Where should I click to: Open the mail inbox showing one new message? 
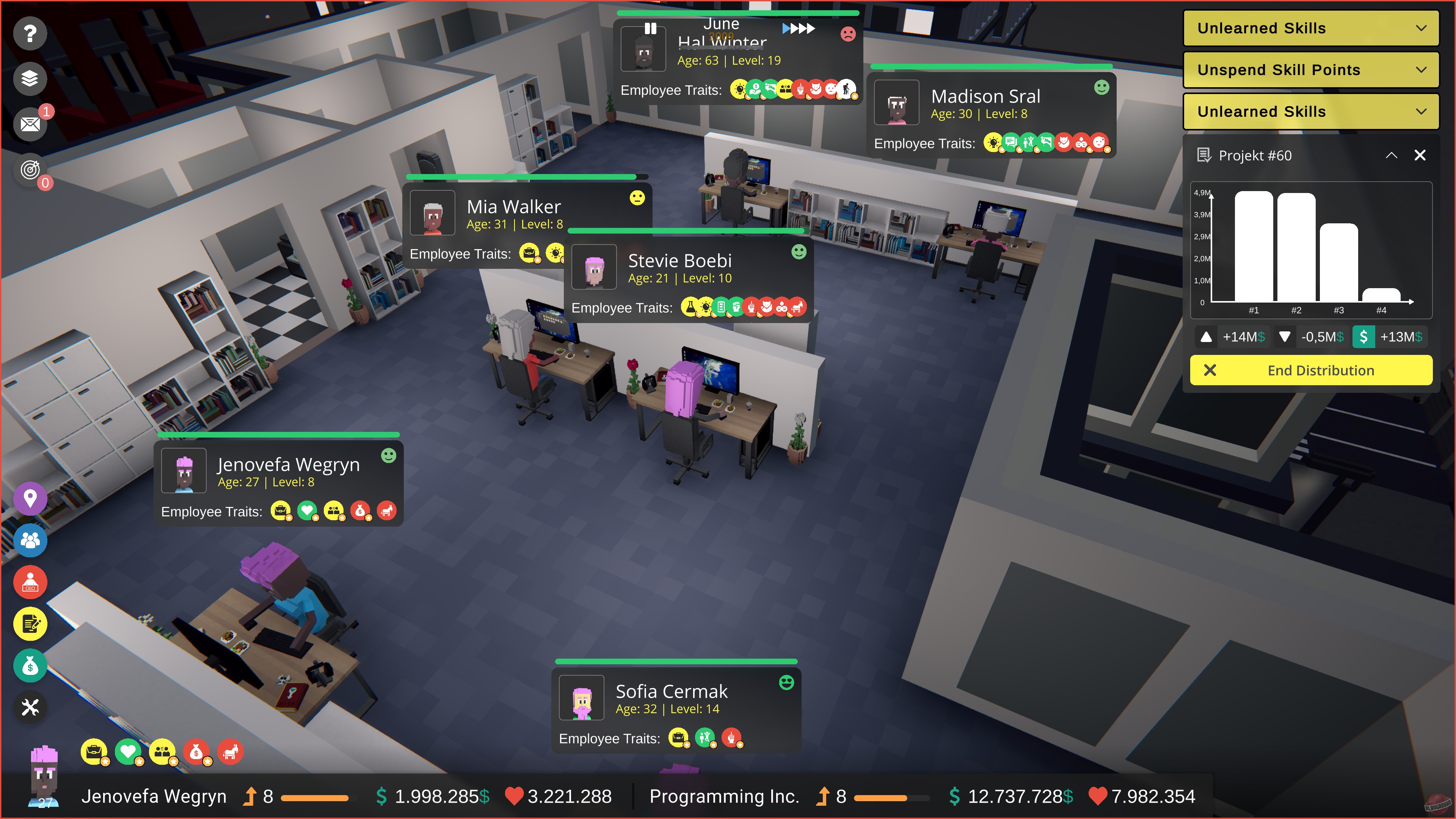click(x=30, y=124)
